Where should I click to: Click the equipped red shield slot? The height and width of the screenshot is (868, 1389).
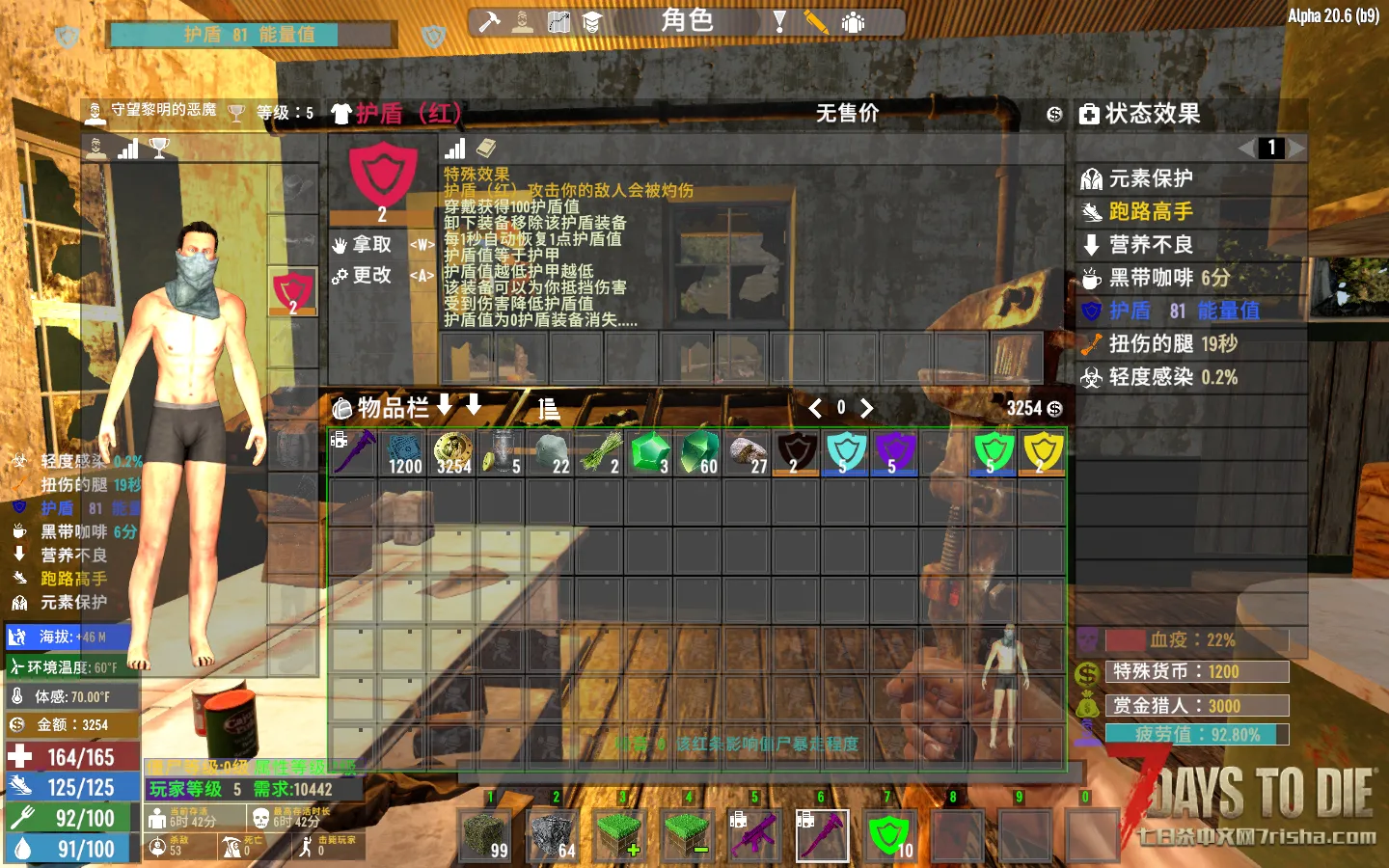click(x=293, y=292)
